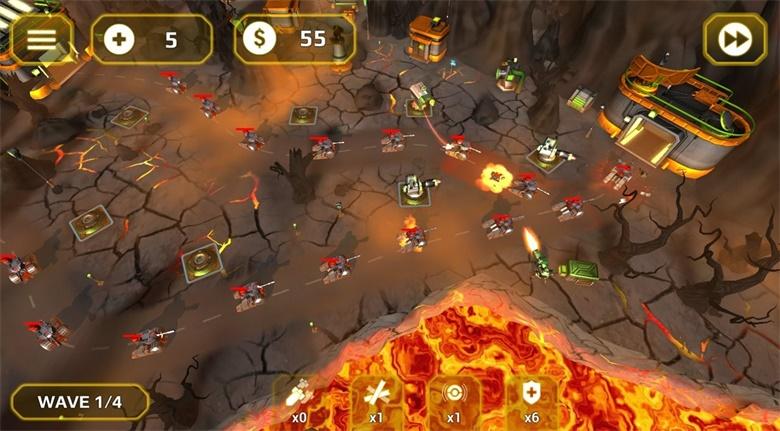780x431 pixels.
Task: Trigger the radar pulse ability
Action: [453, 398]
